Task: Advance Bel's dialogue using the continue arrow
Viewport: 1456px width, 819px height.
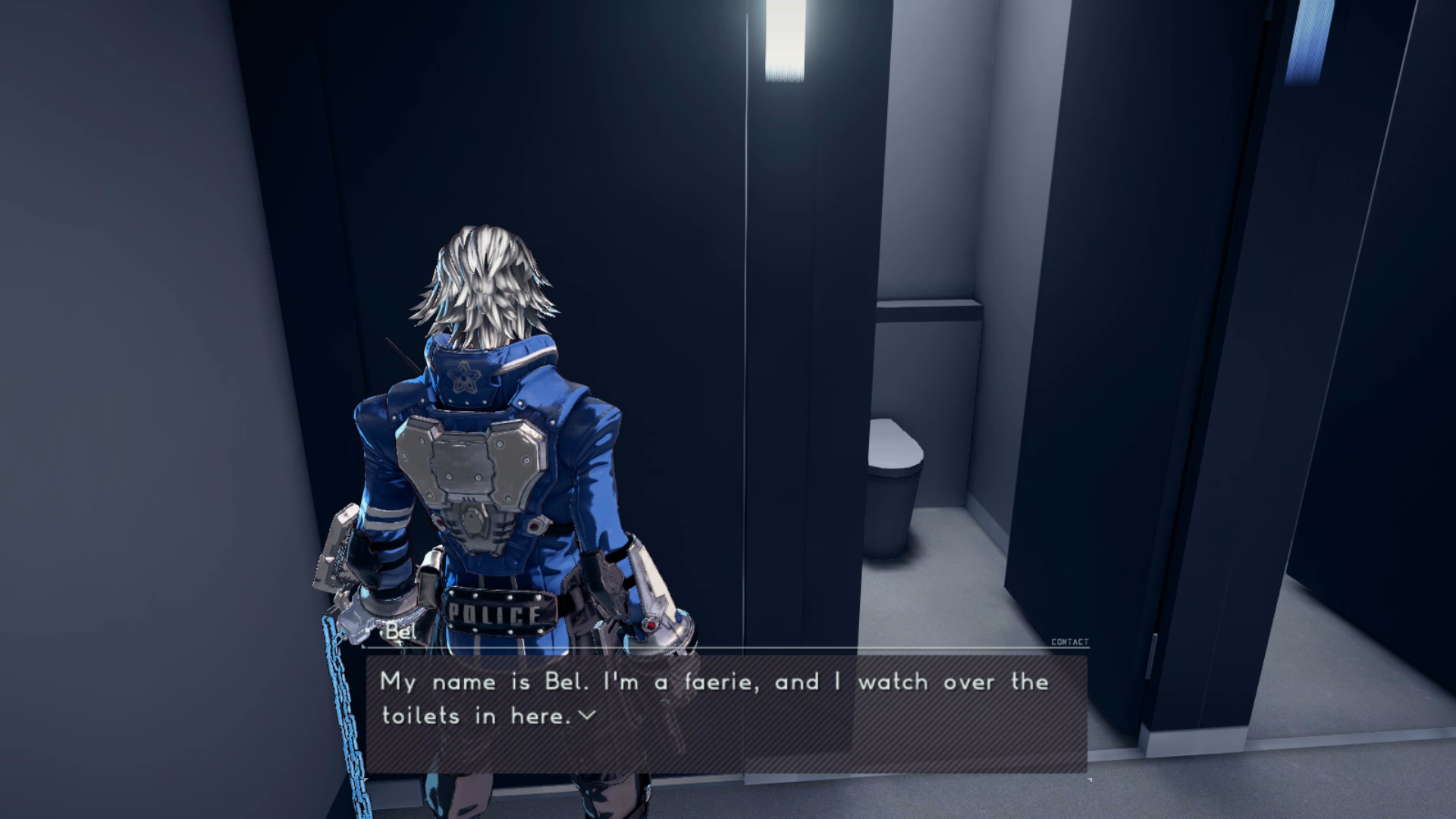Action: [x=587, y=715]
